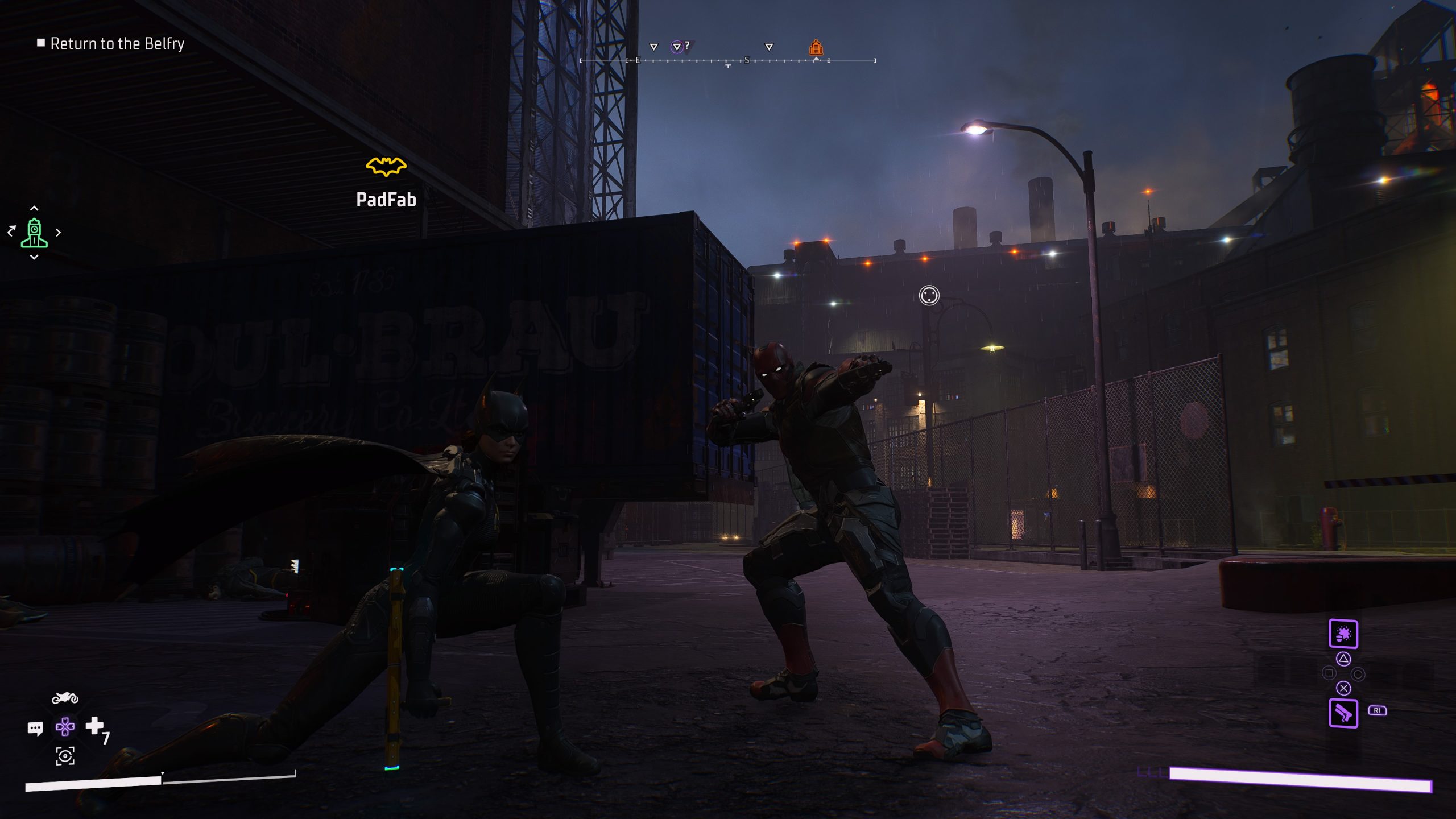Use the health pack plus icon
Screen dimensions: 1456x819
coord(94,726)
